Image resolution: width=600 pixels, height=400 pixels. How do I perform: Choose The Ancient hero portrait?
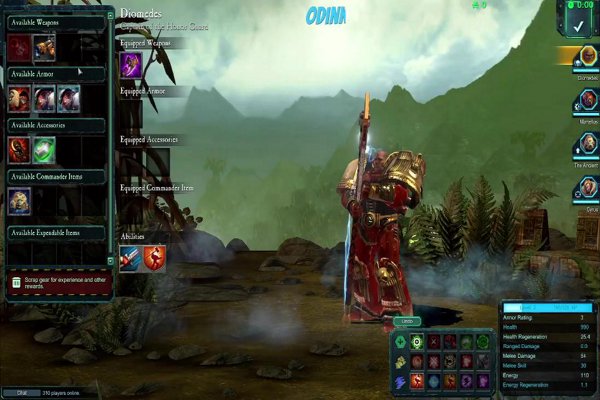pos(587,143)
